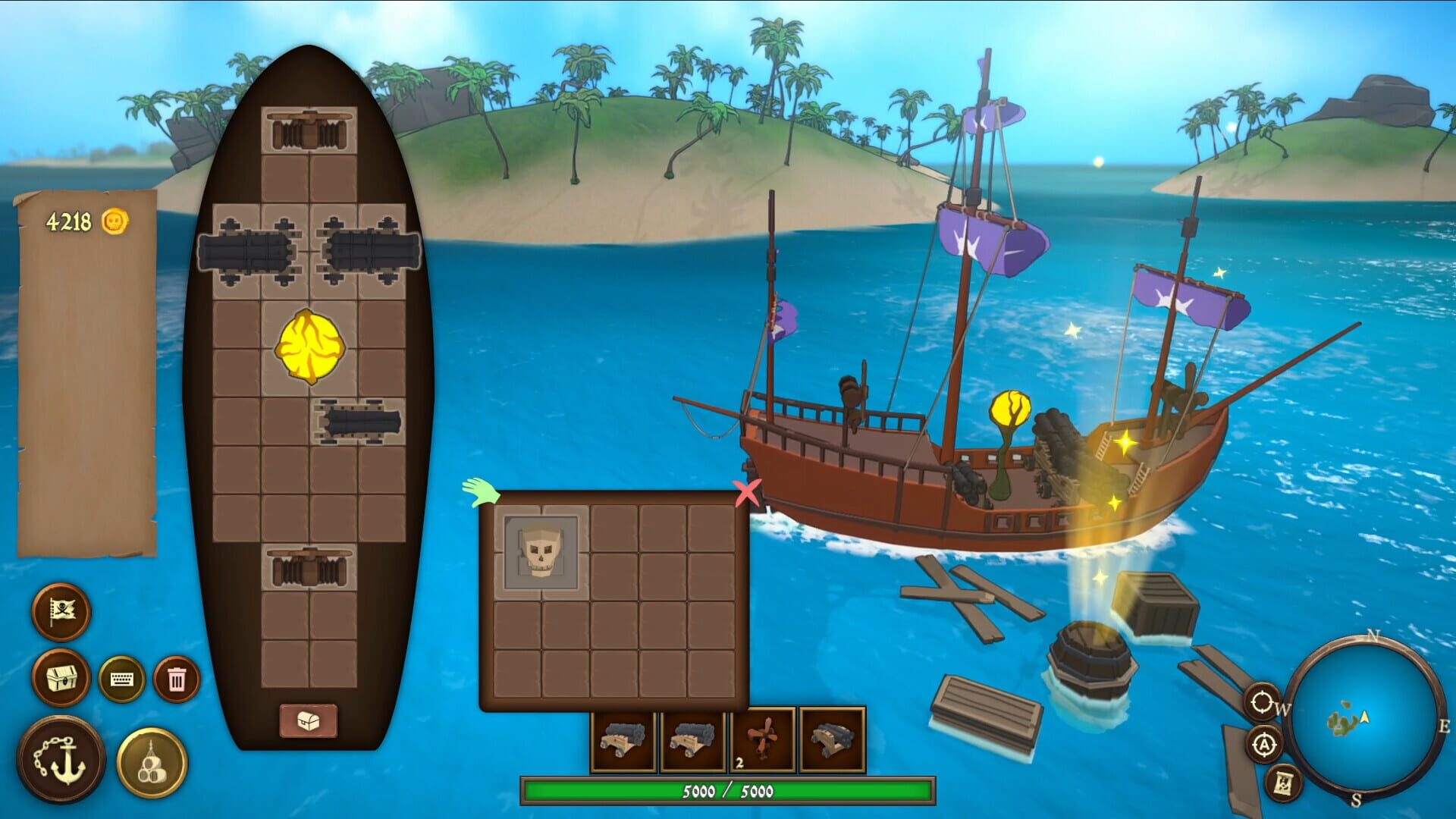
Task: Select the trash can to discard items
Action: click(176, 680)
